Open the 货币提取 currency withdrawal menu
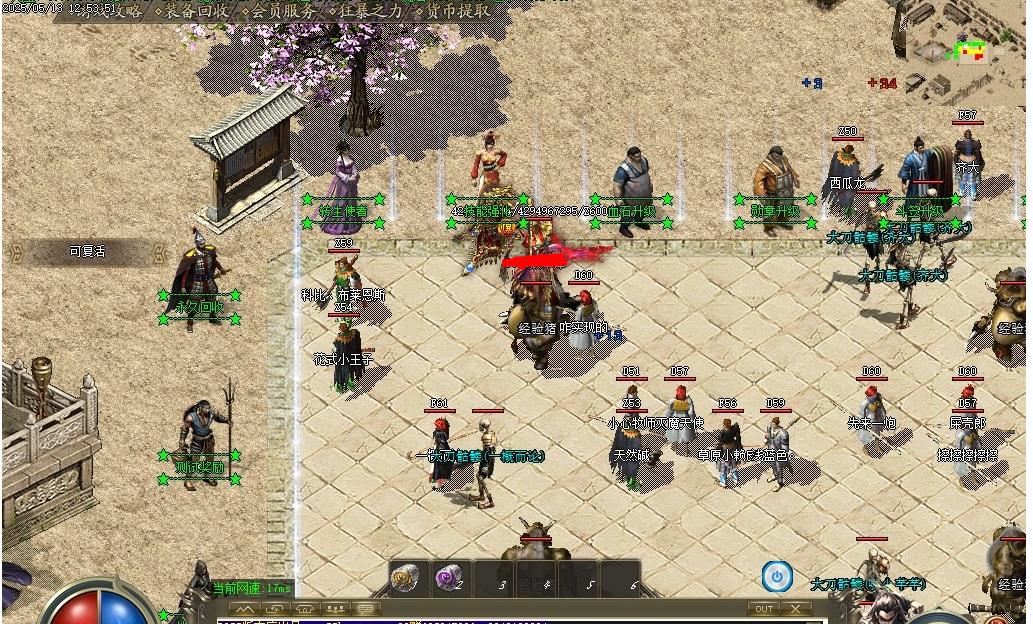 (x=457, y=11)
